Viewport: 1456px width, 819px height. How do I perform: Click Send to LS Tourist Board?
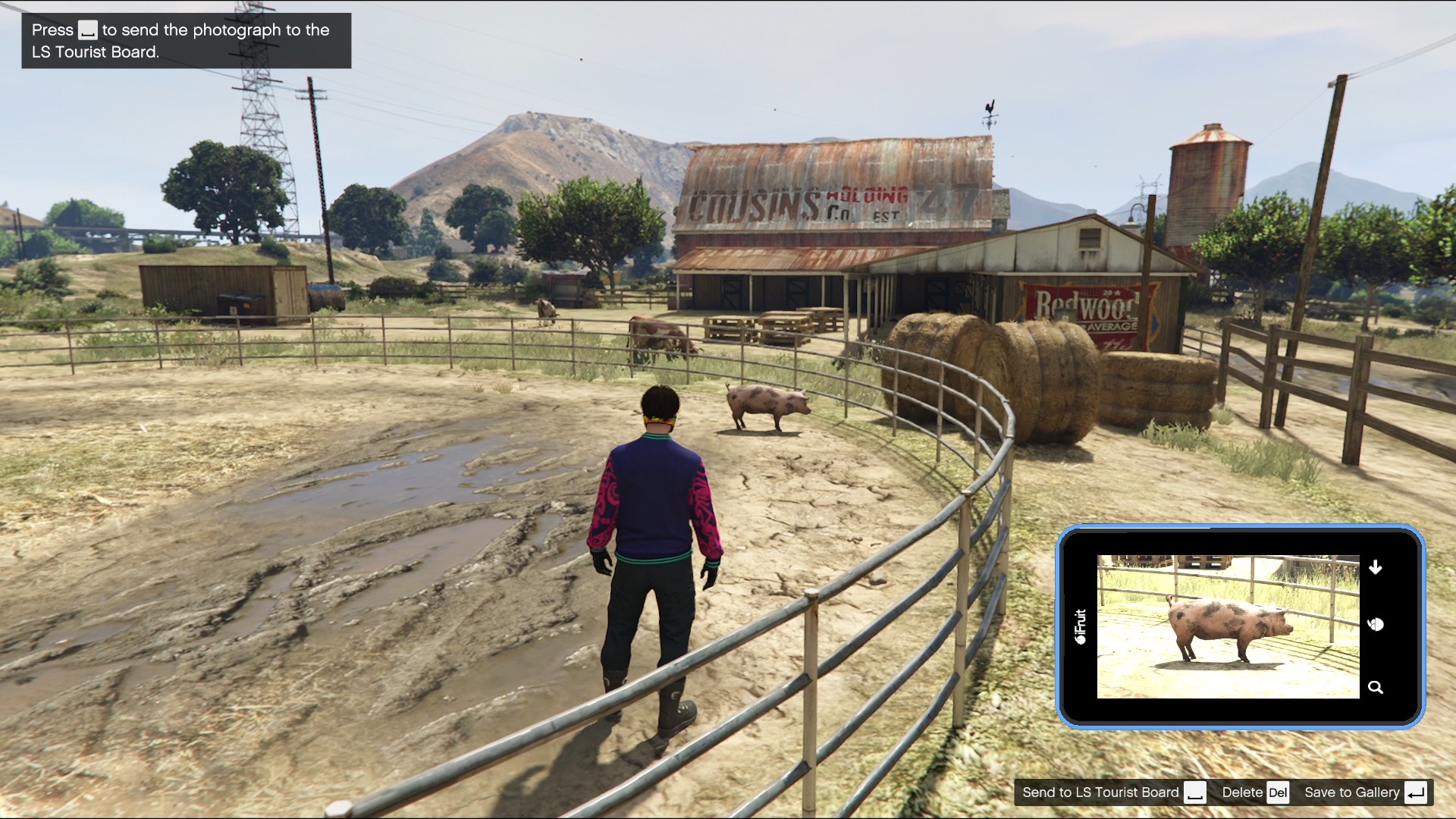[x=1100, y=792]
